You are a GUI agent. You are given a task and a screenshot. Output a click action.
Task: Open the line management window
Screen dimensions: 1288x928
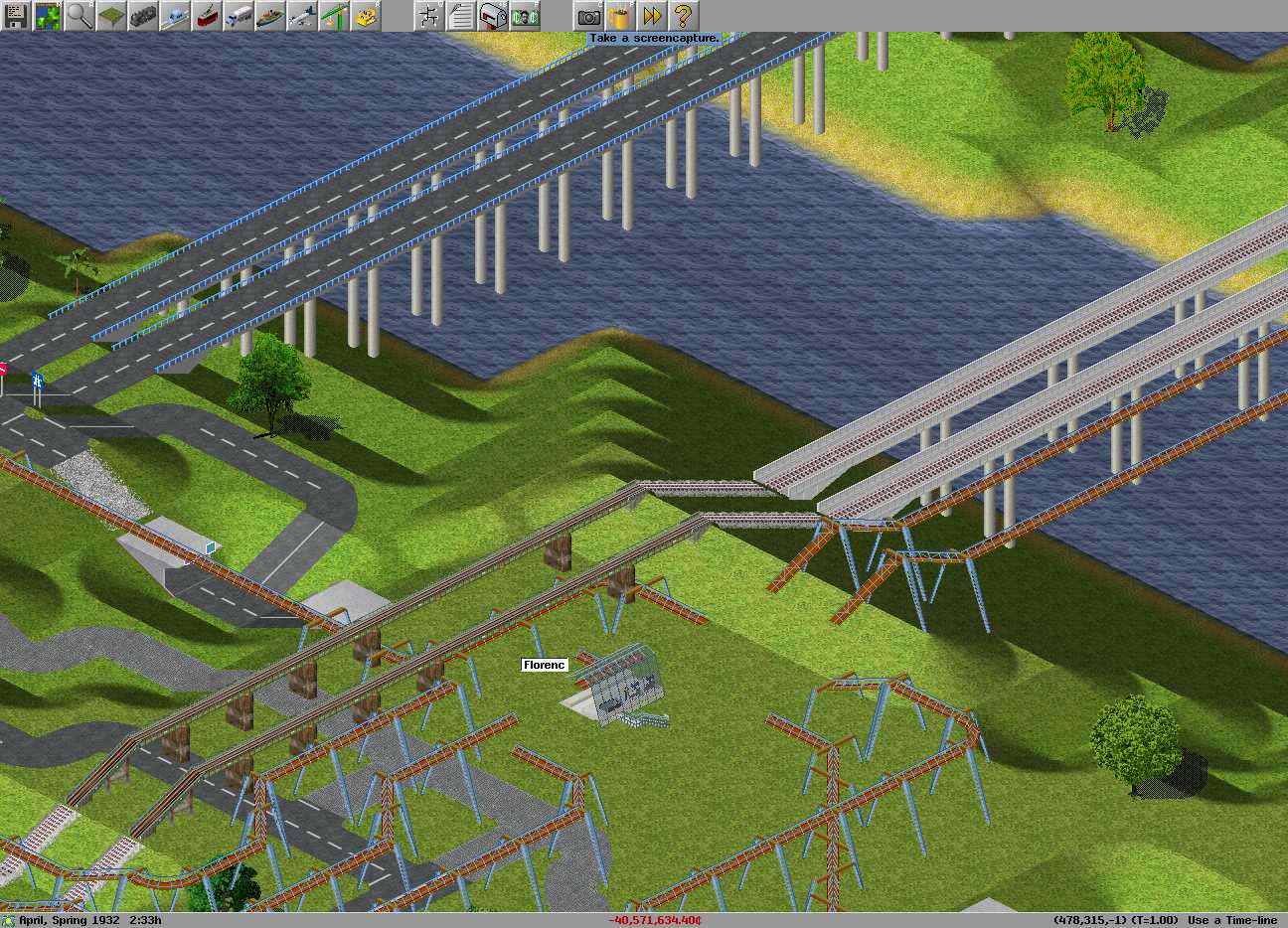429,16
